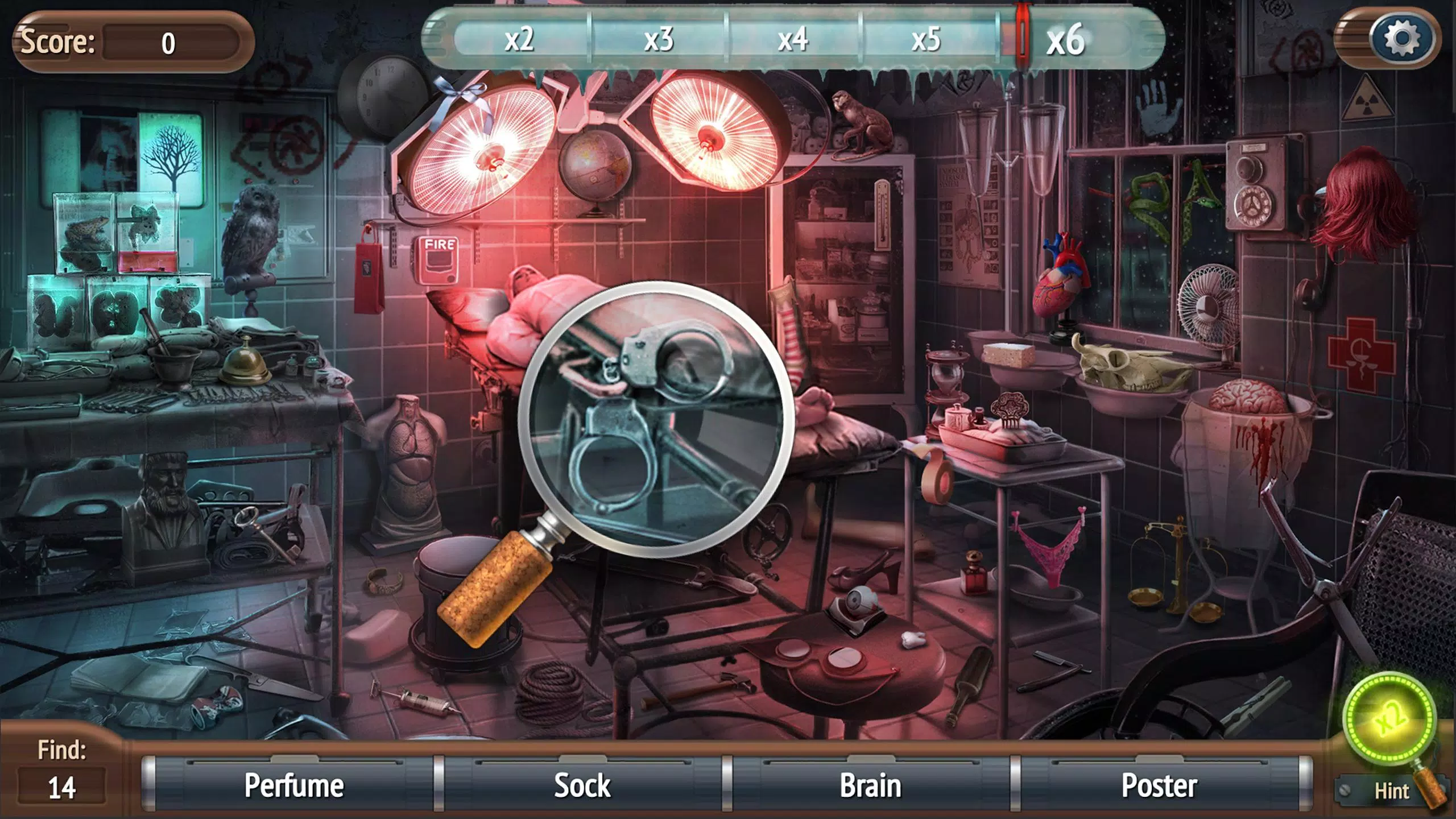
Task: Click the Brain word in find bar
Action: (x=870, y=786)
